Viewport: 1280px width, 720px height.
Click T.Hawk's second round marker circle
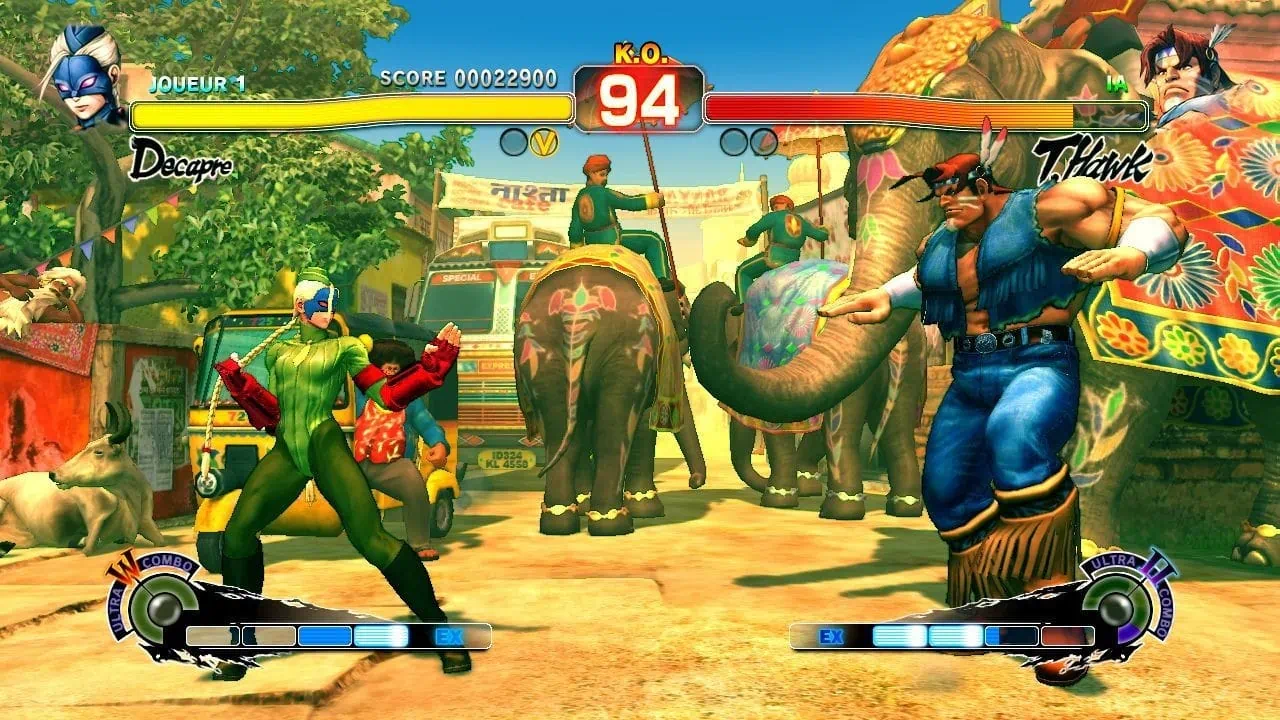pyautogui.click(x=766, y=142)
